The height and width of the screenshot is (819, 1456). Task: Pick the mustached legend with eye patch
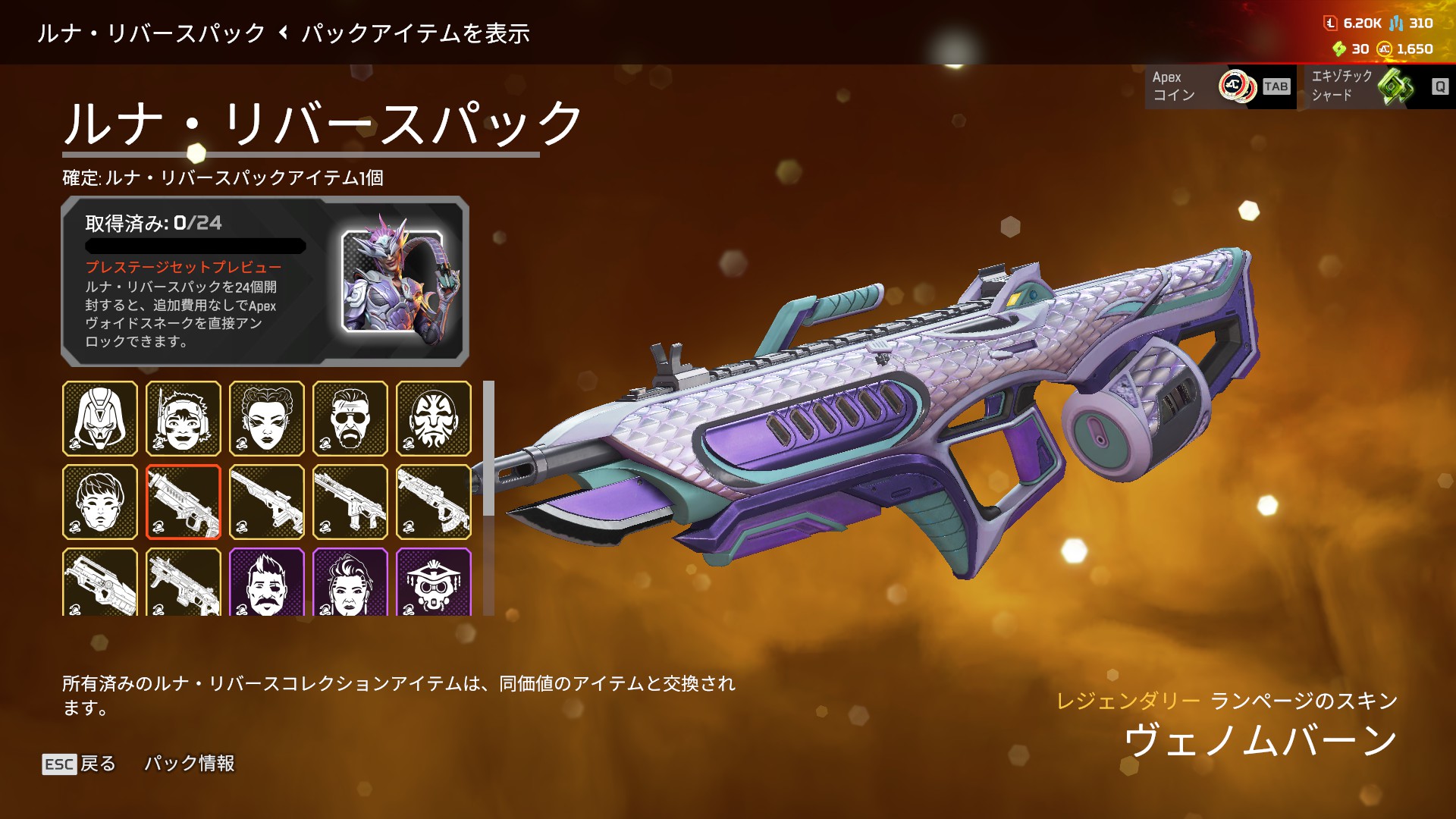coord(267,582)
